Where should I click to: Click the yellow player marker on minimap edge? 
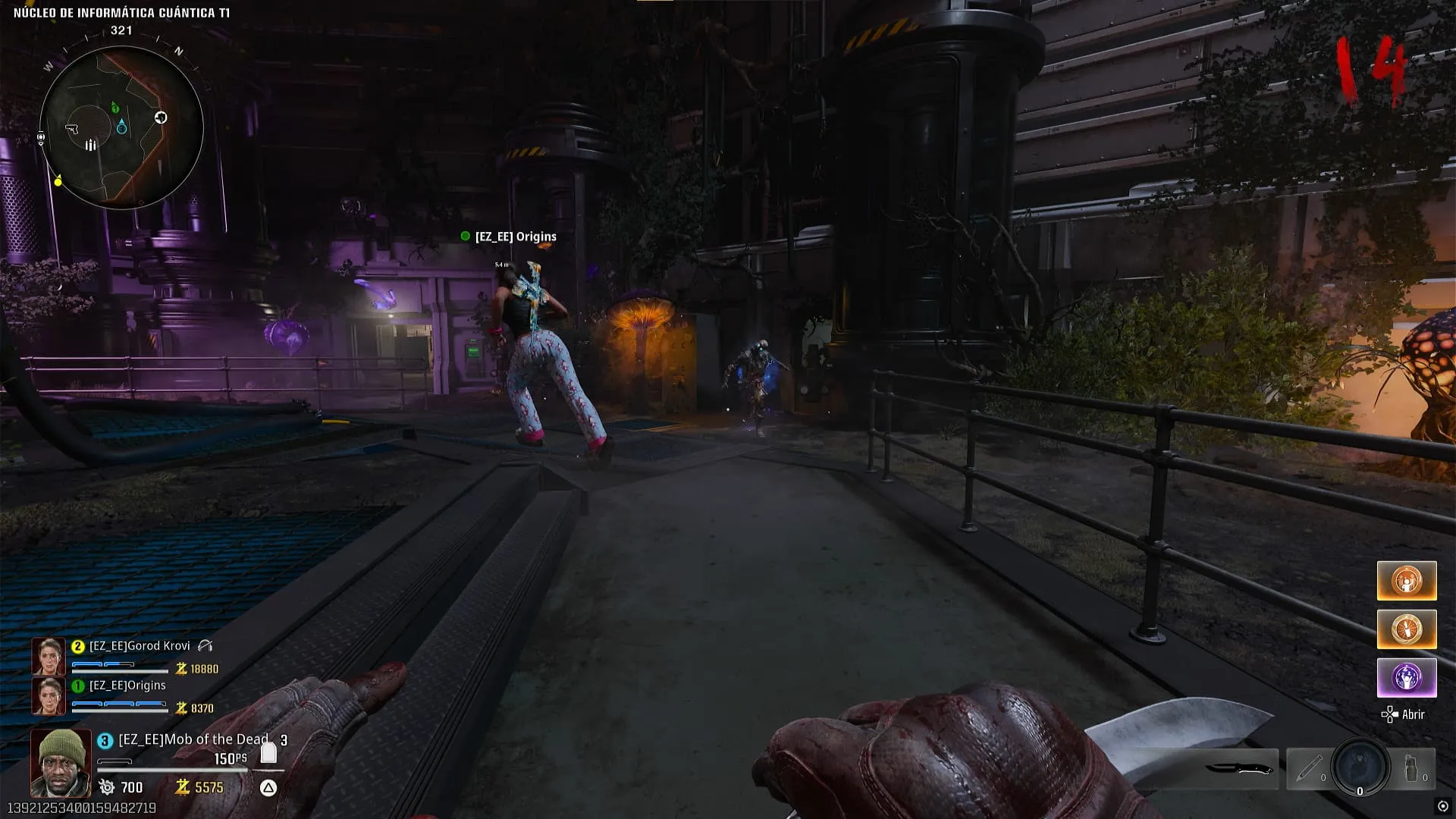point(58,181)
